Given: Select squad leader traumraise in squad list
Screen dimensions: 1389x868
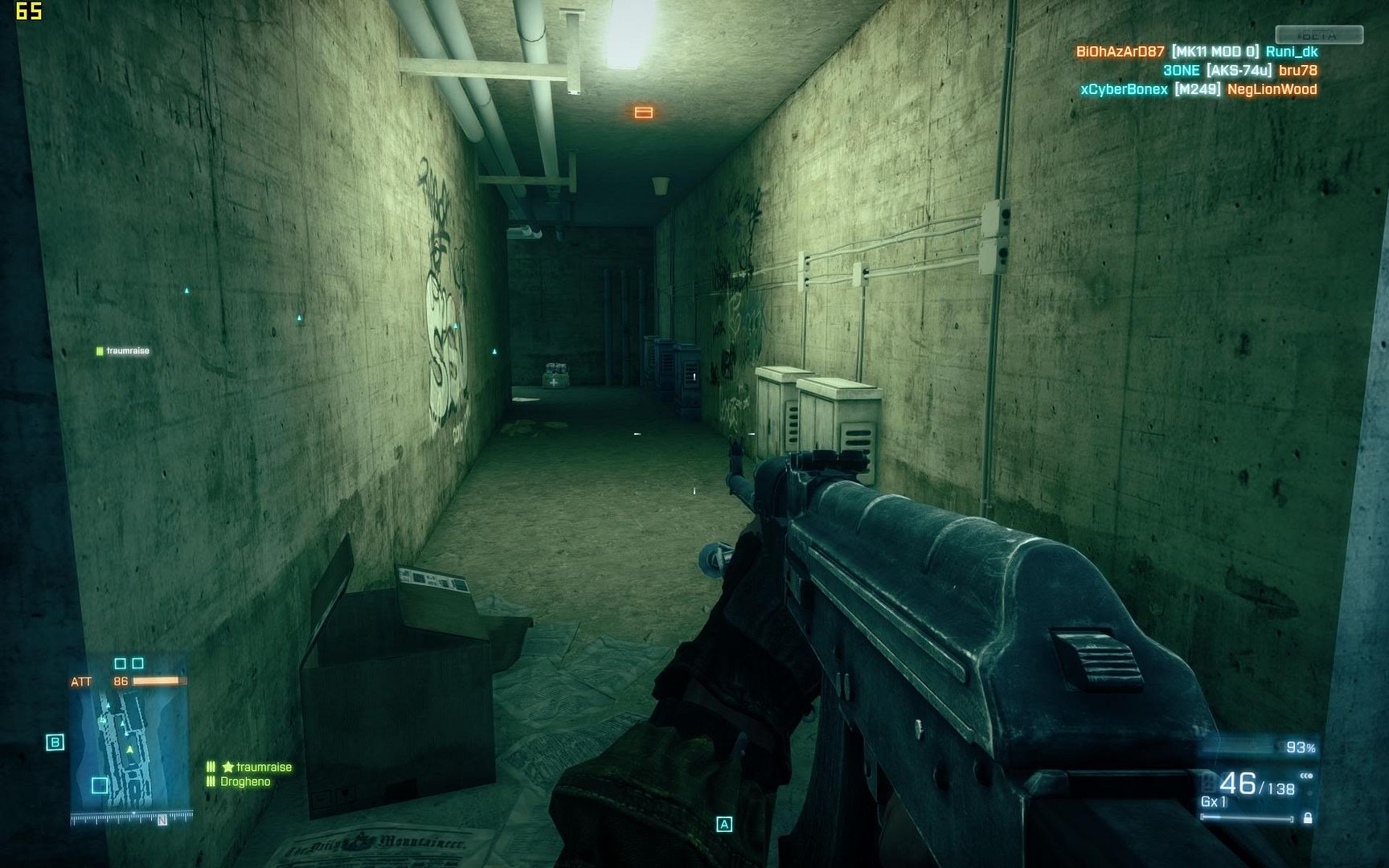Looking at the screenshot, I should tap(263, 768).
